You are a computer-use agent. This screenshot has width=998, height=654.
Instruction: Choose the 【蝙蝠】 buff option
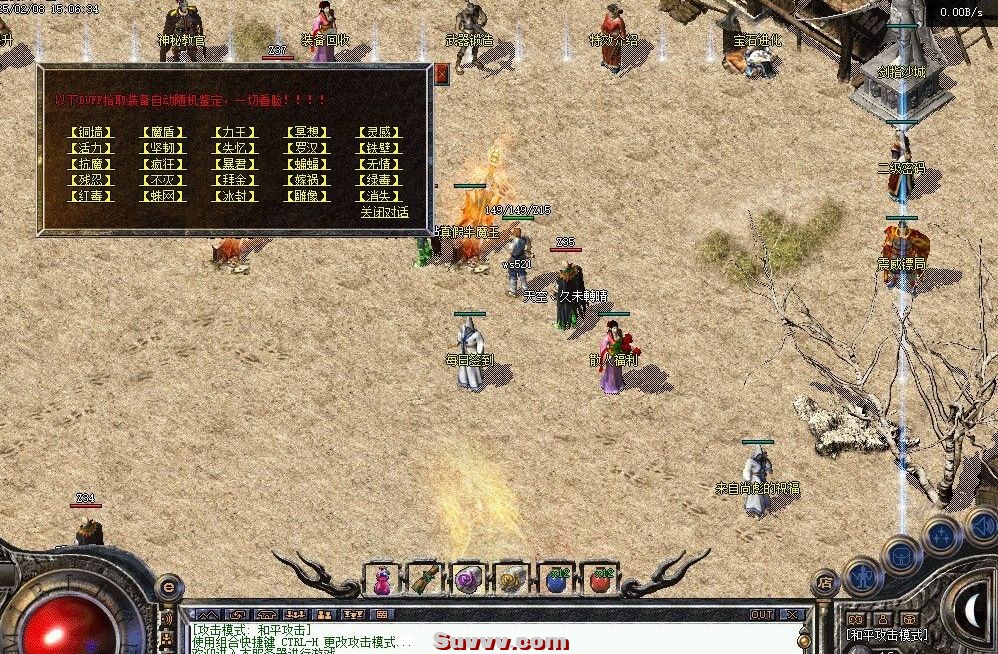305,164
